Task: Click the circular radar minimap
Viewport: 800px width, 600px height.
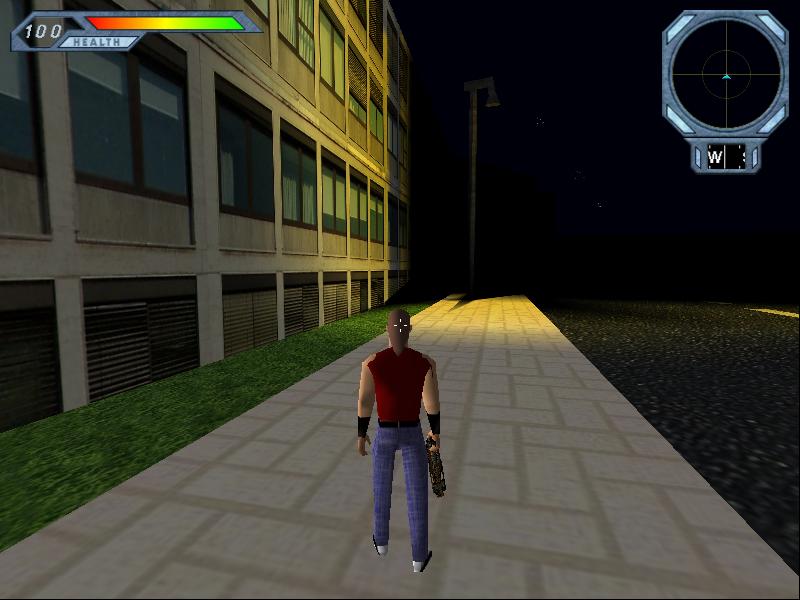Action: pyautogui.click(x=725, y=73)
